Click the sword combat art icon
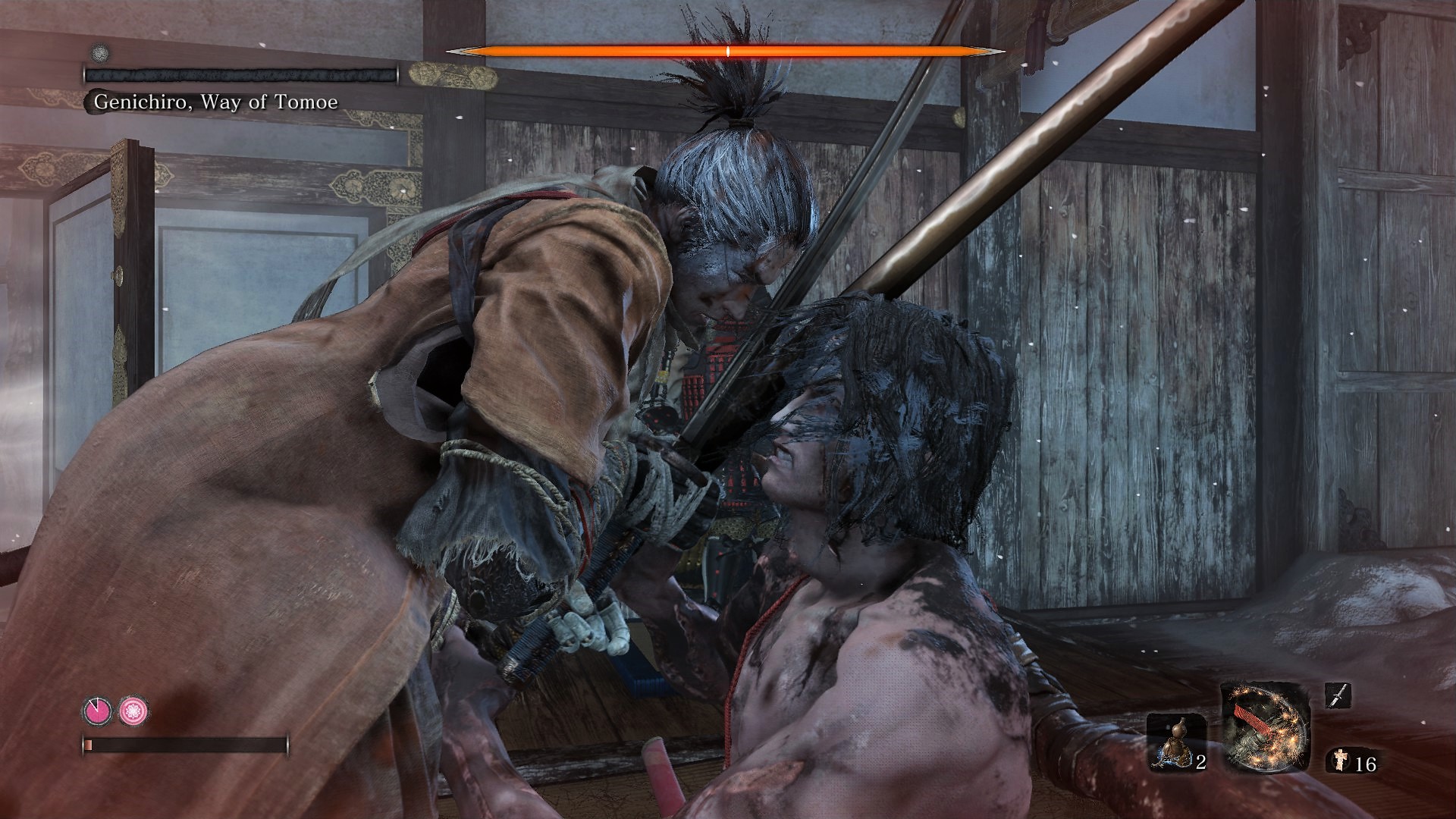The height and width of the screenshot is (819, 1456). 1338,695
